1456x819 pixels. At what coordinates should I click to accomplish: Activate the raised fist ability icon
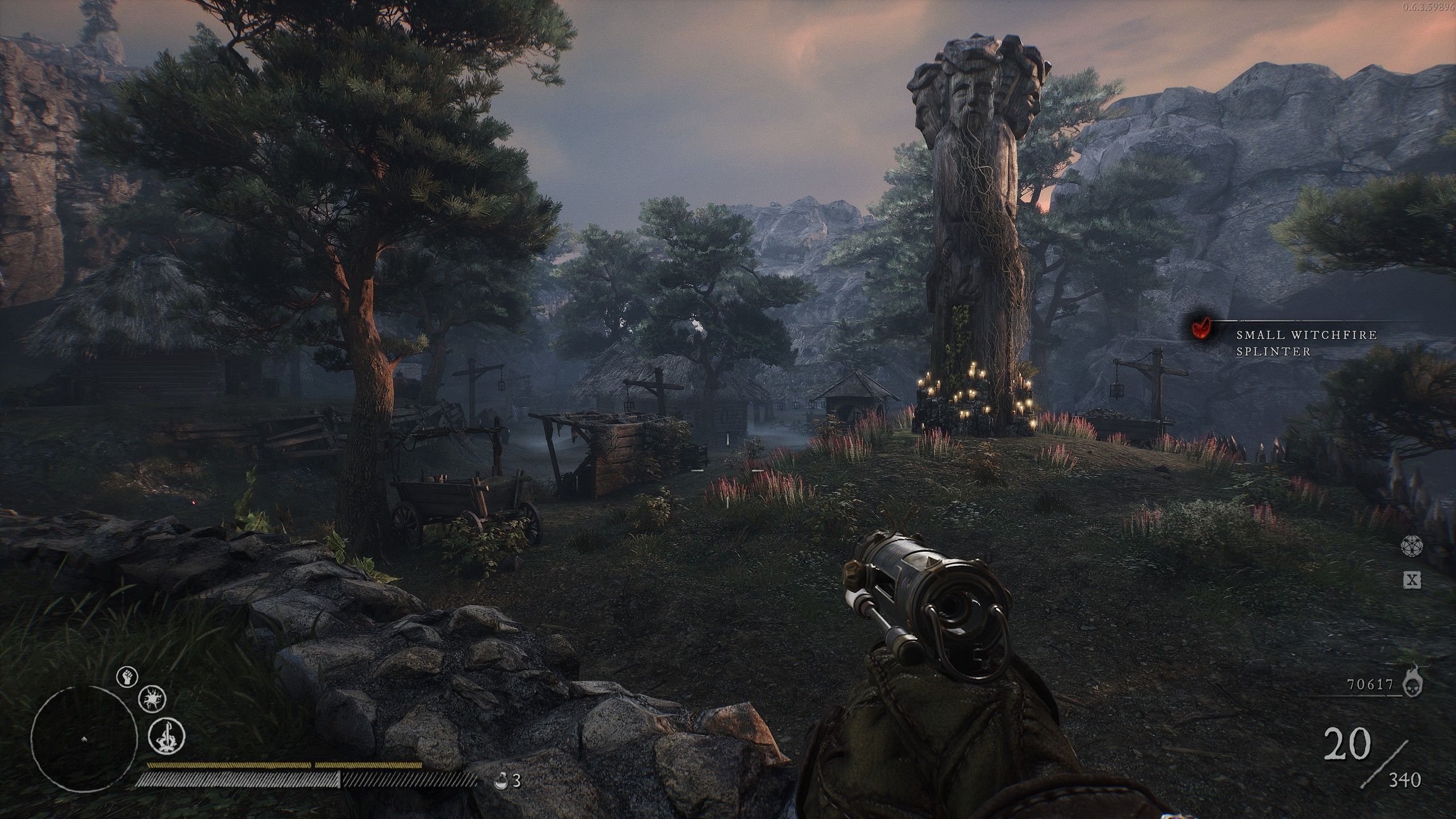tap(127, 677)
